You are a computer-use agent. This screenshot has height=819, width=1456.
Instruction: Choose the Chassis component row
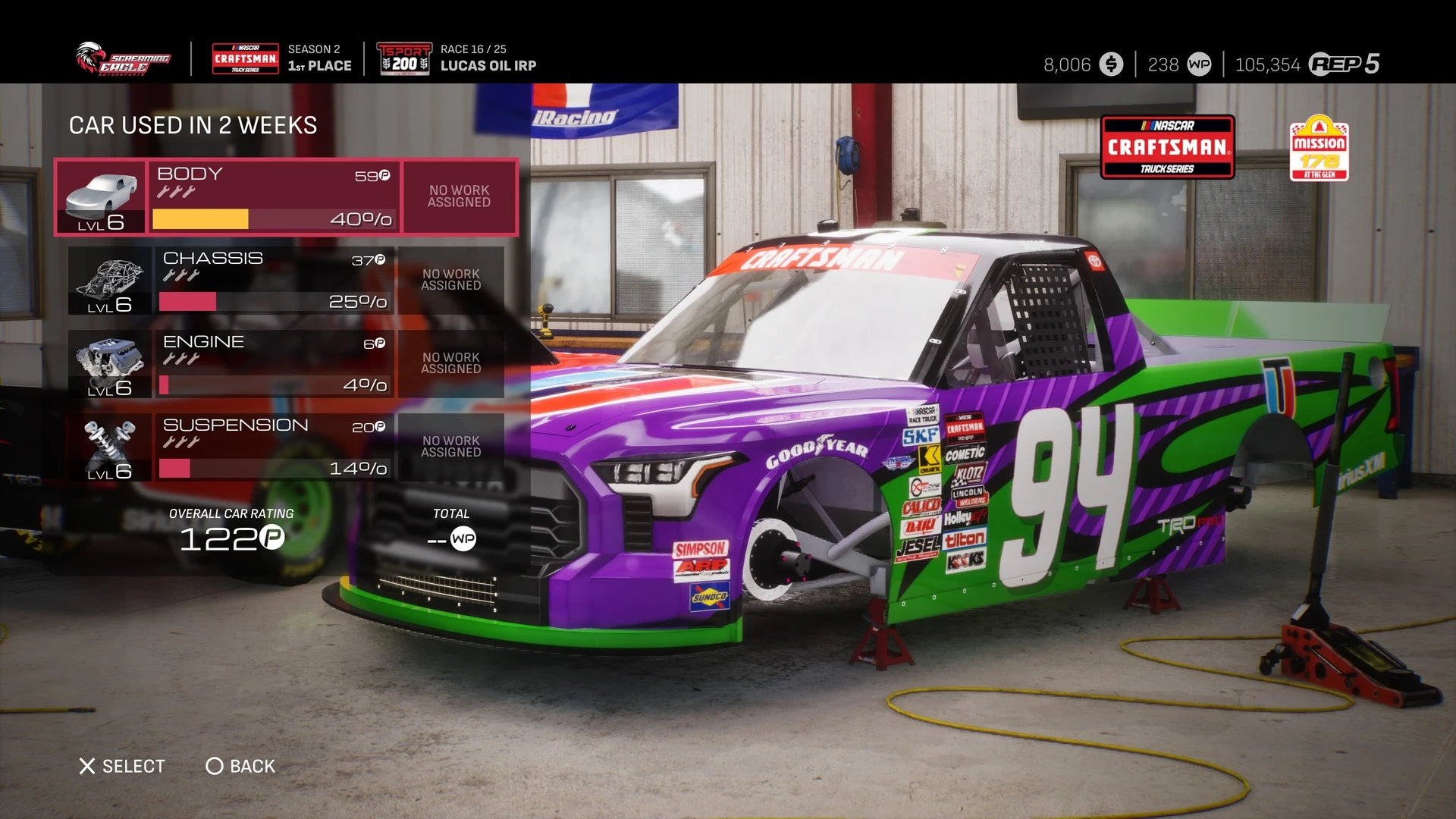click(x=275, y=280)
